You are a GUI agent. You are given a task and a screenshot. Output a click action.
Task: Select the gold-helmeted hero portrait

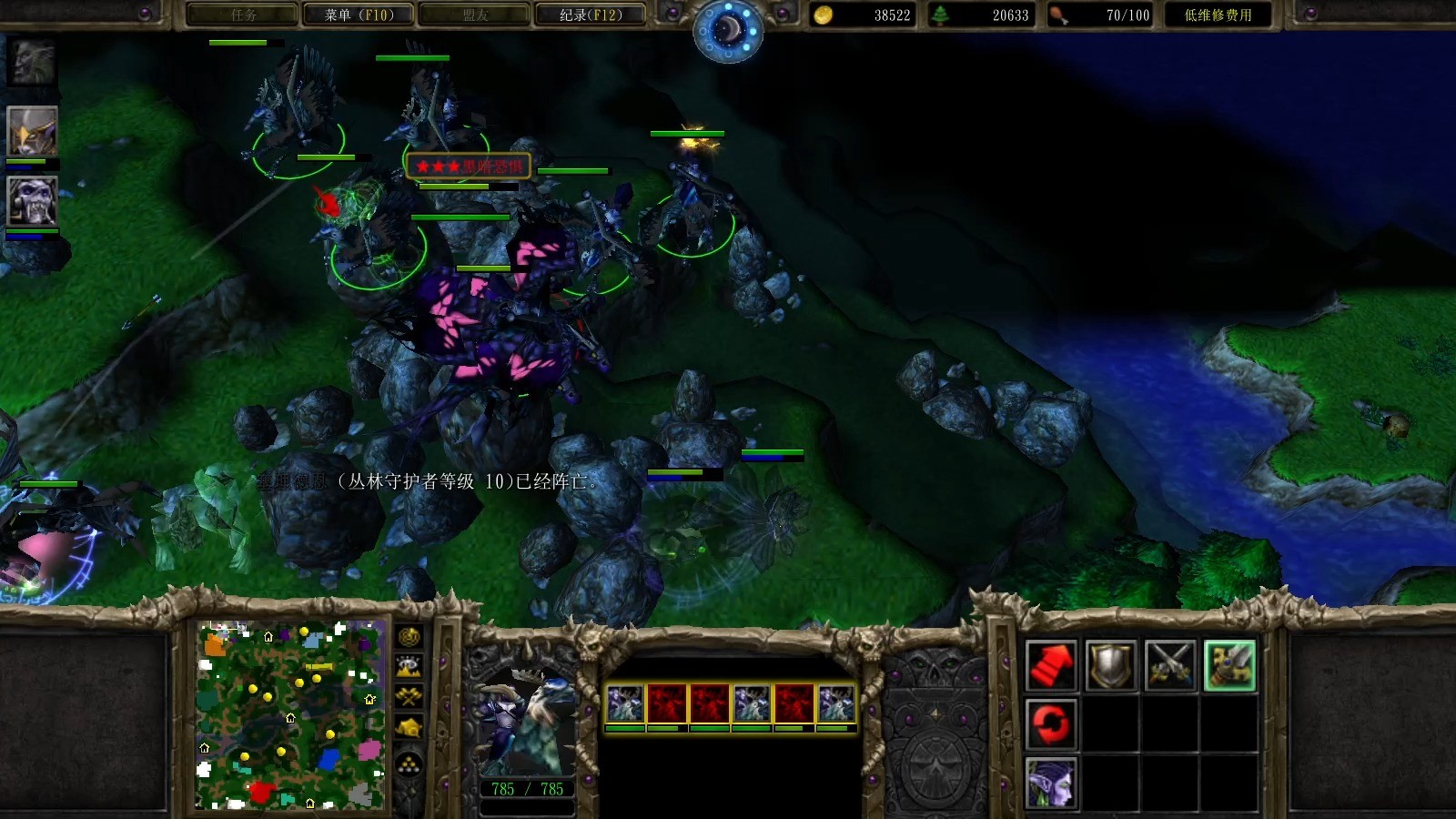point(33,131)
